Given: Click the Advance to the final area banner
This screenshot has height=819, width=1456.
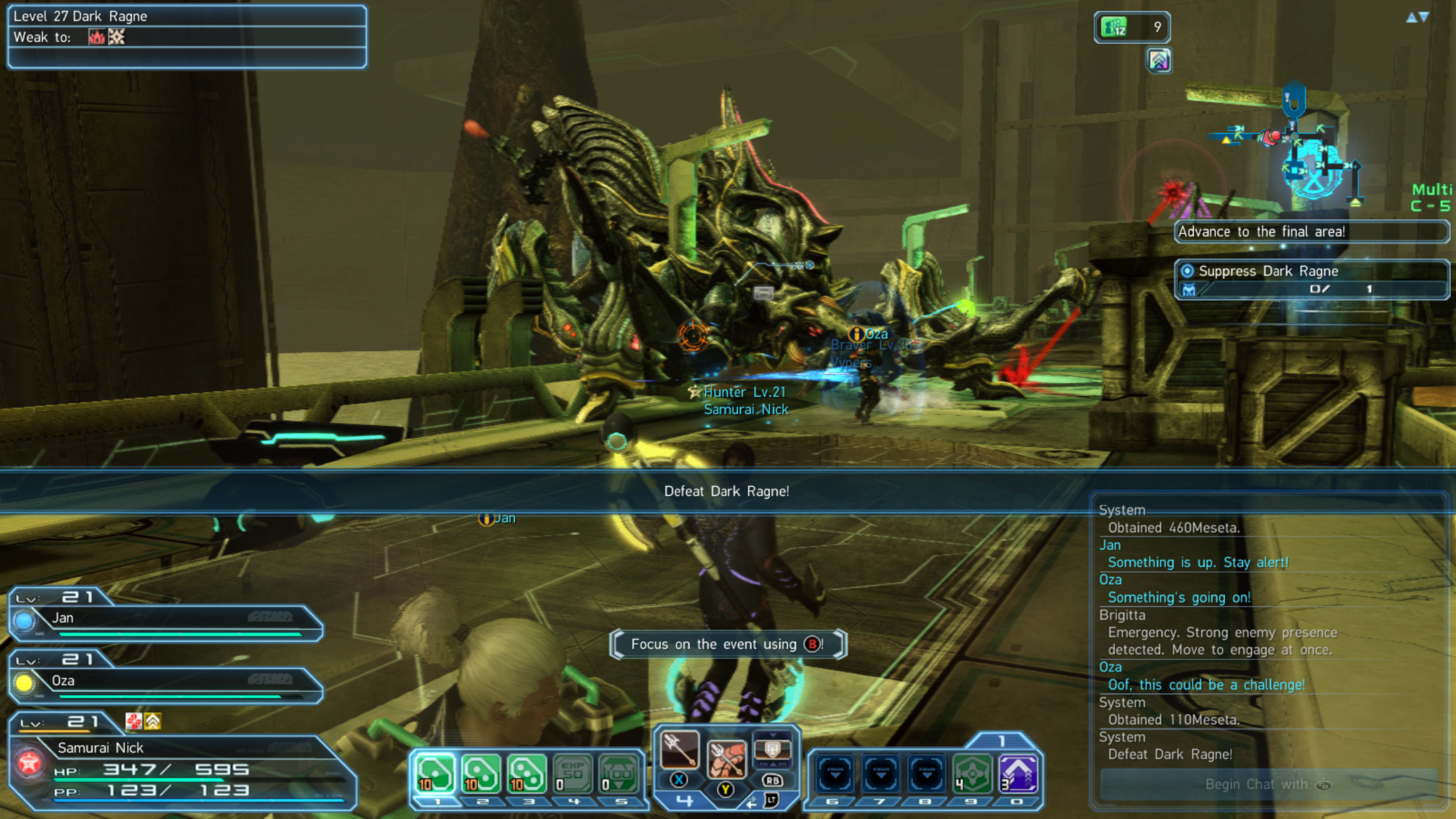Looking at the screenshot, I should tap(1311, 232).
